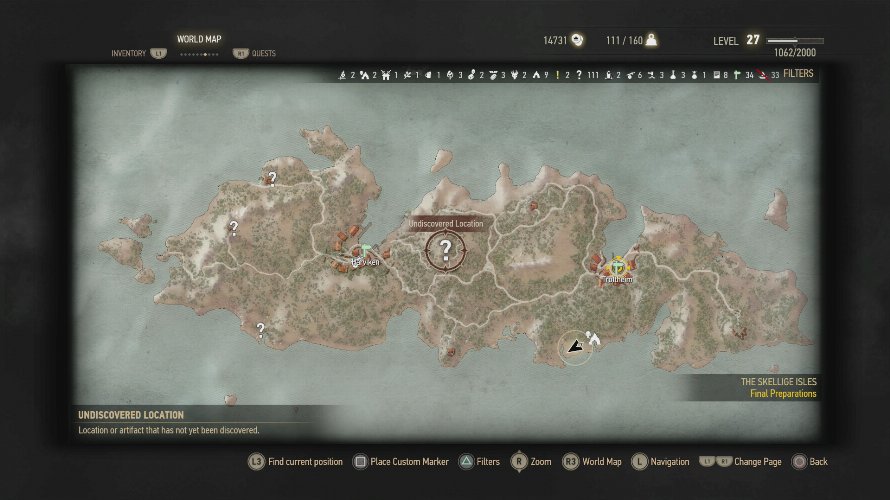This screenshot has width=890, height=500.
Task: Open the Filters list label
Action: click(798, 74)
